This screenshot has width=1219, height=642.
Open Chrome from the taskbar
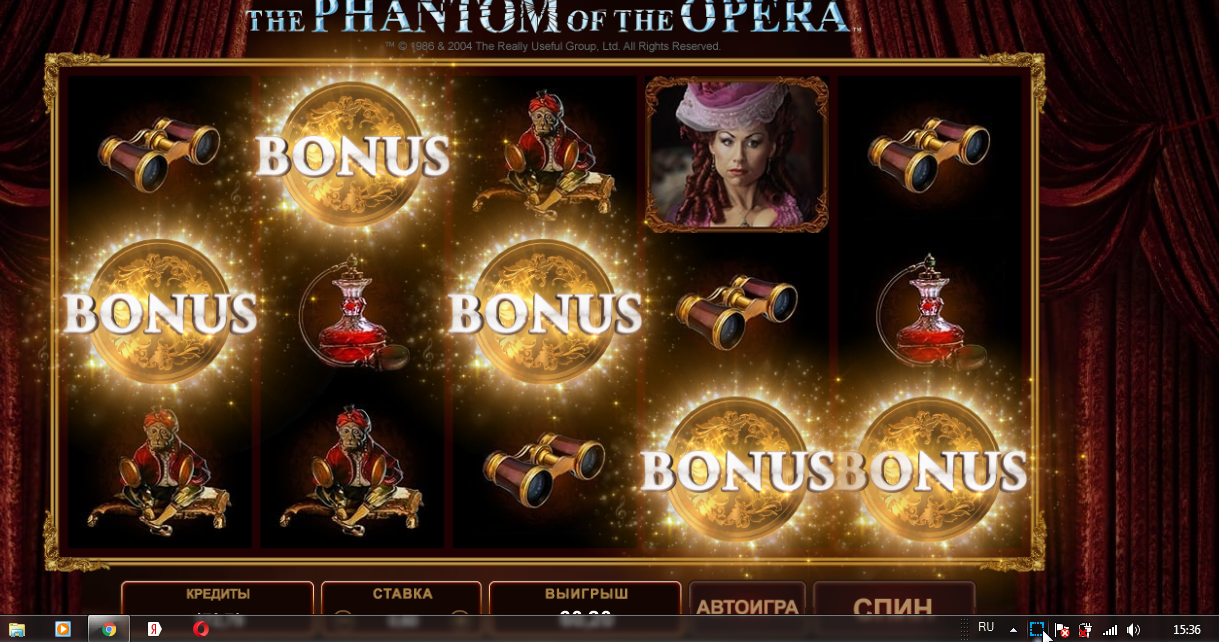[x=109, y=629]
